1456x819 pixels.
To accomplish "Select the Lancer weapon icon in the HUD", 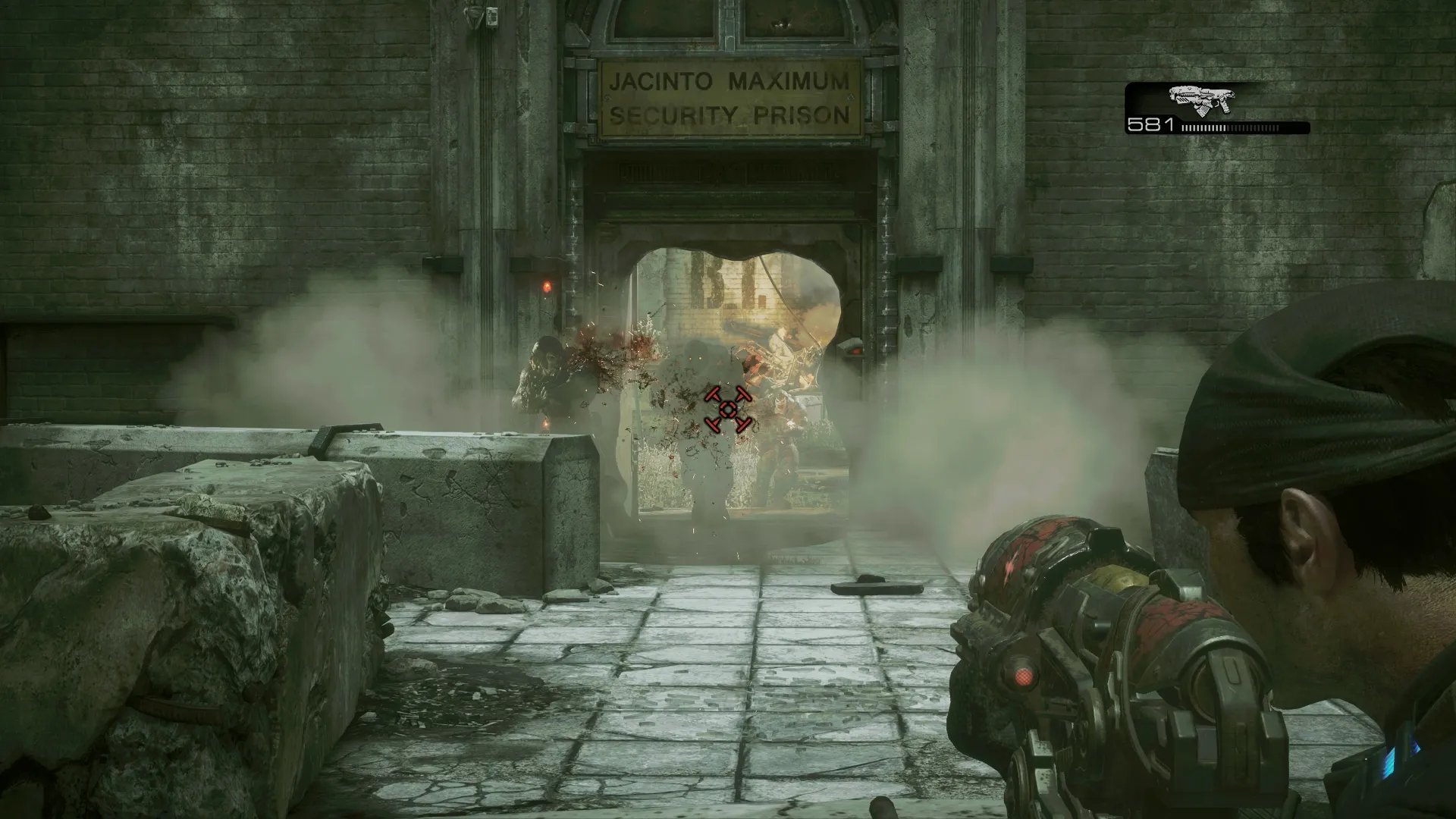I will coord(1201,101).
